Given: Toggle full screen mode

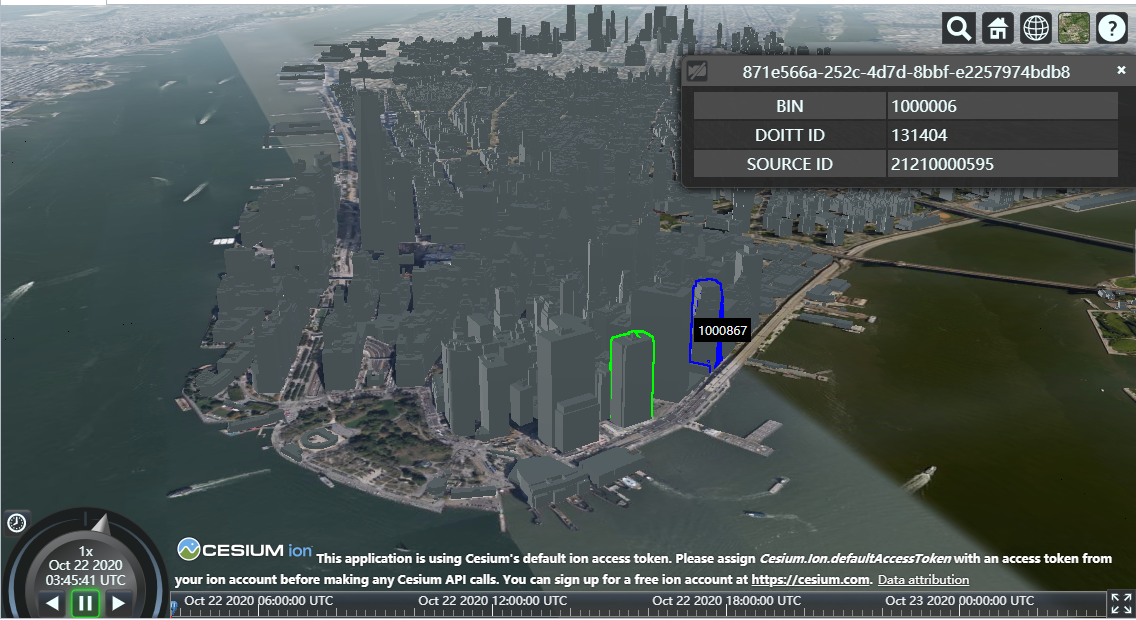Looking at the screenshot, I should tap(1121, 603).
